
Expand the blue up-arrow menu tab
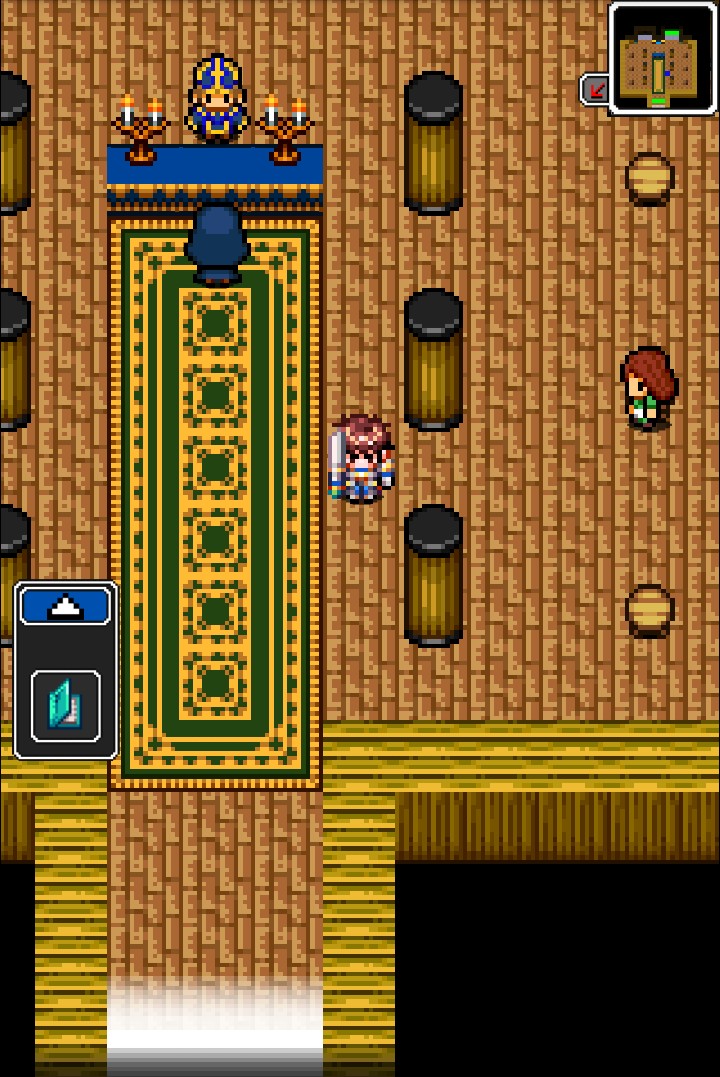point(66,606)
